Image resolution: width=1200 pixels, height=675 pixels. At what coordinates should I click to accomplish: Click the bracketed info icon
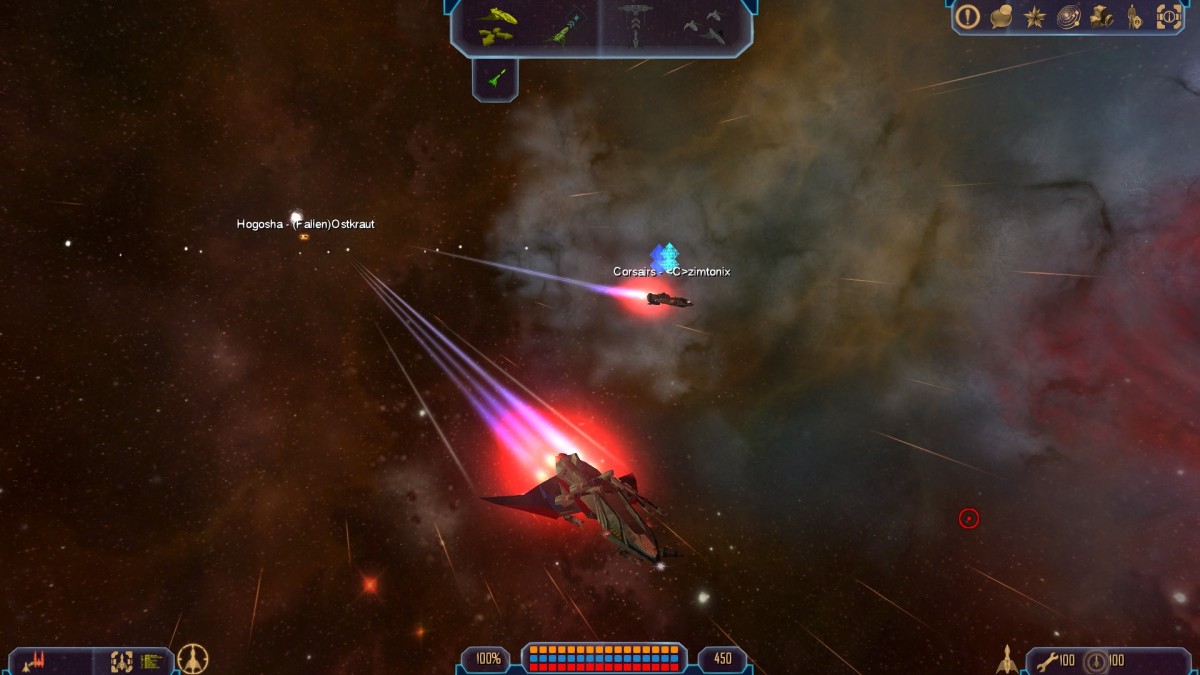click(1168, 16)
